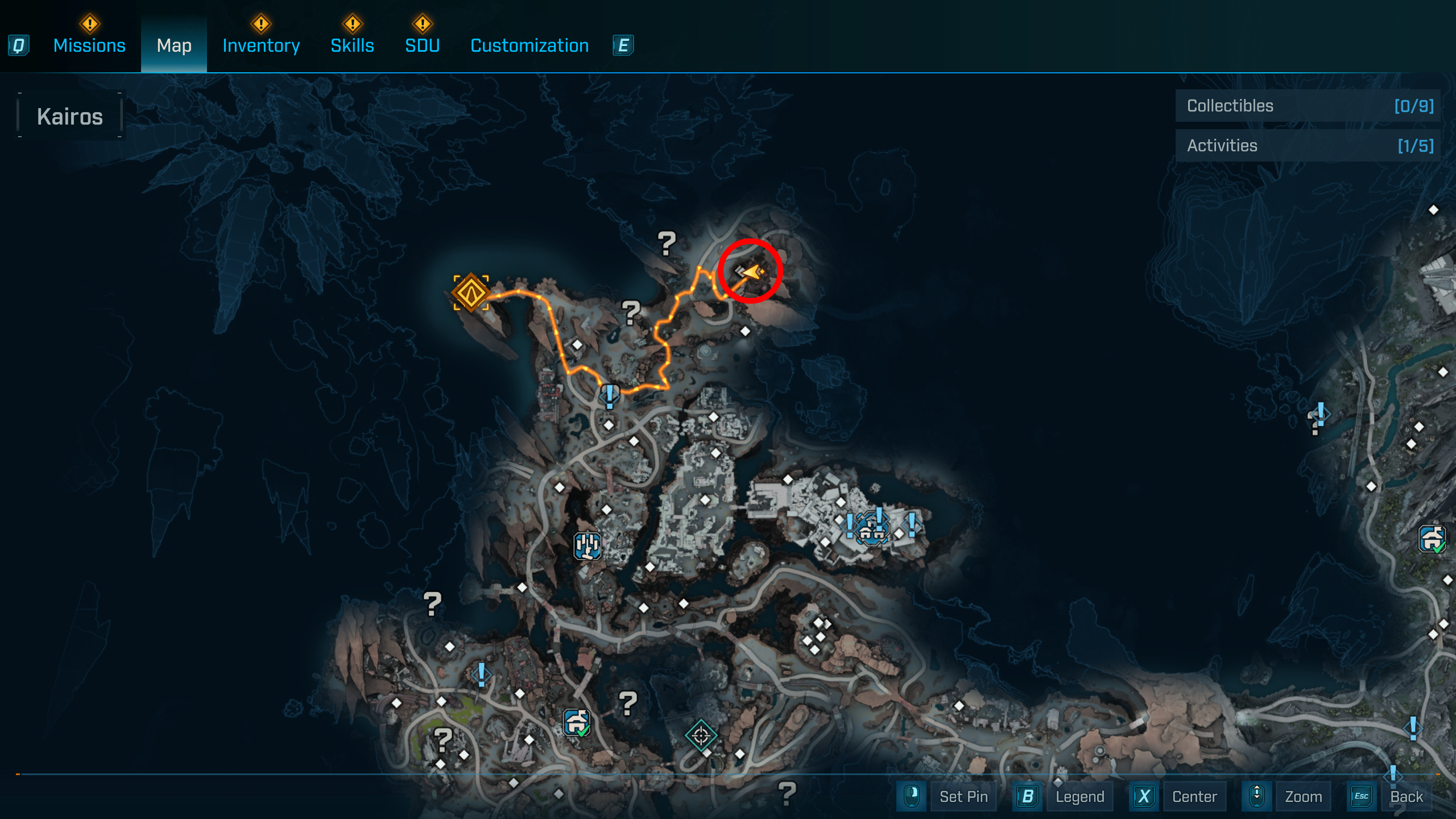Go Back from the map screen
Screen dimensions: 1456x819
tap(1406, 796)
